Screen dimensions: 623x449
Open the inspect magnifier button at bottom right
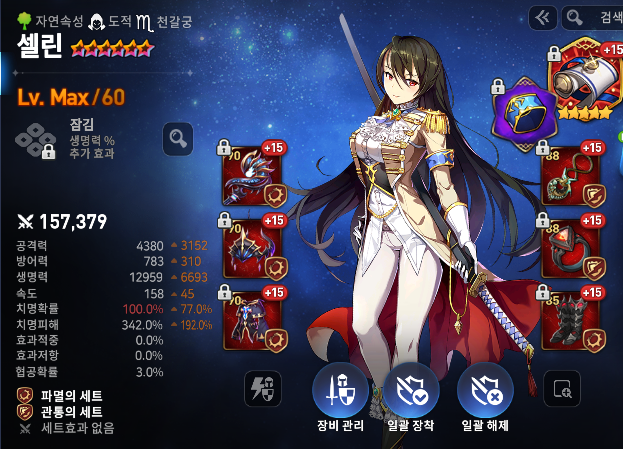pyautogui.click(x=562, y=388)
